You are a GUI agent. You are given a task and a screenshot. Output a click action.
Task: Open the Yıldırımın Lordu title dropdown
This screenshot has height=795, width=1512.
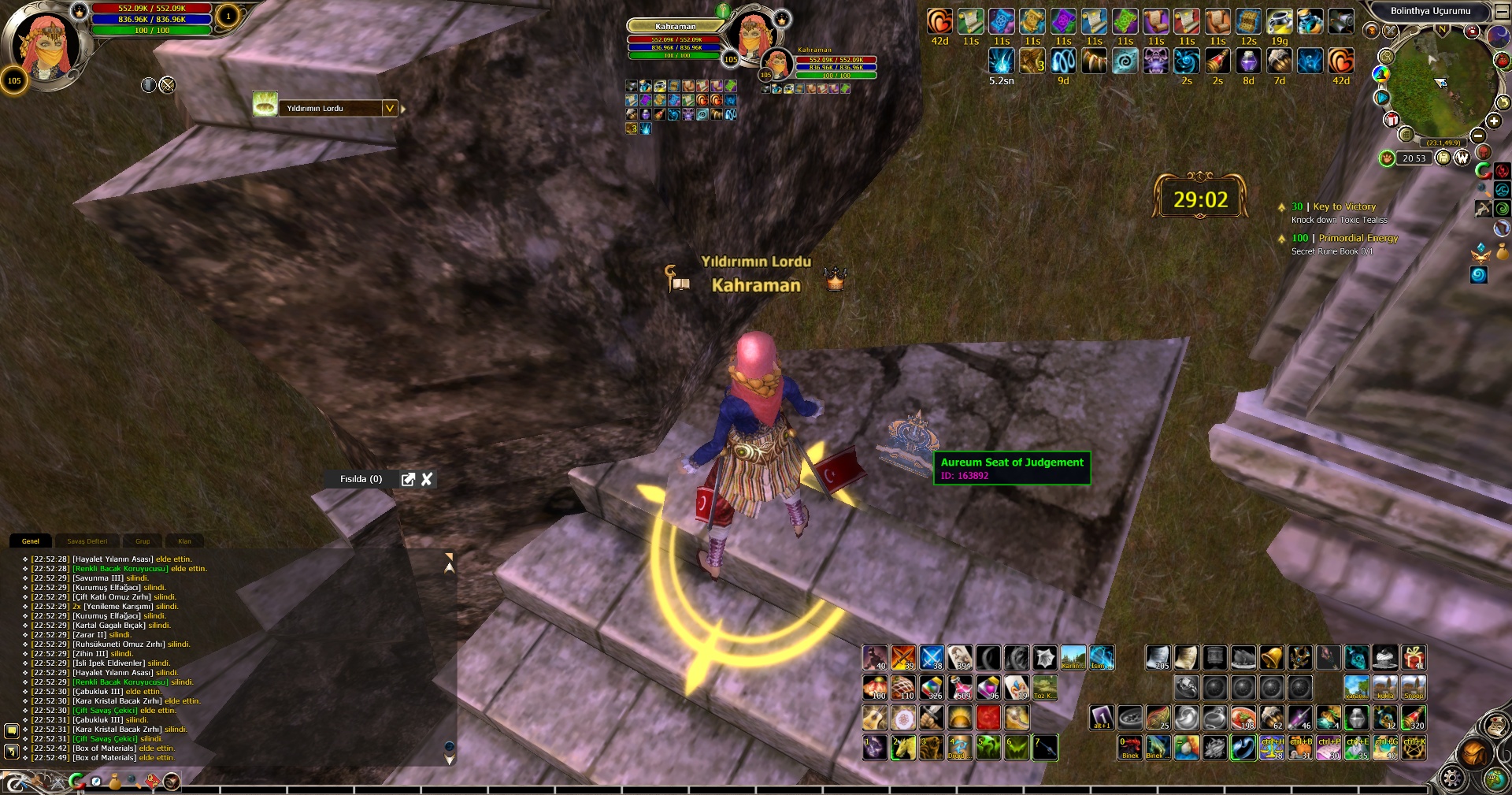(389, 108)
